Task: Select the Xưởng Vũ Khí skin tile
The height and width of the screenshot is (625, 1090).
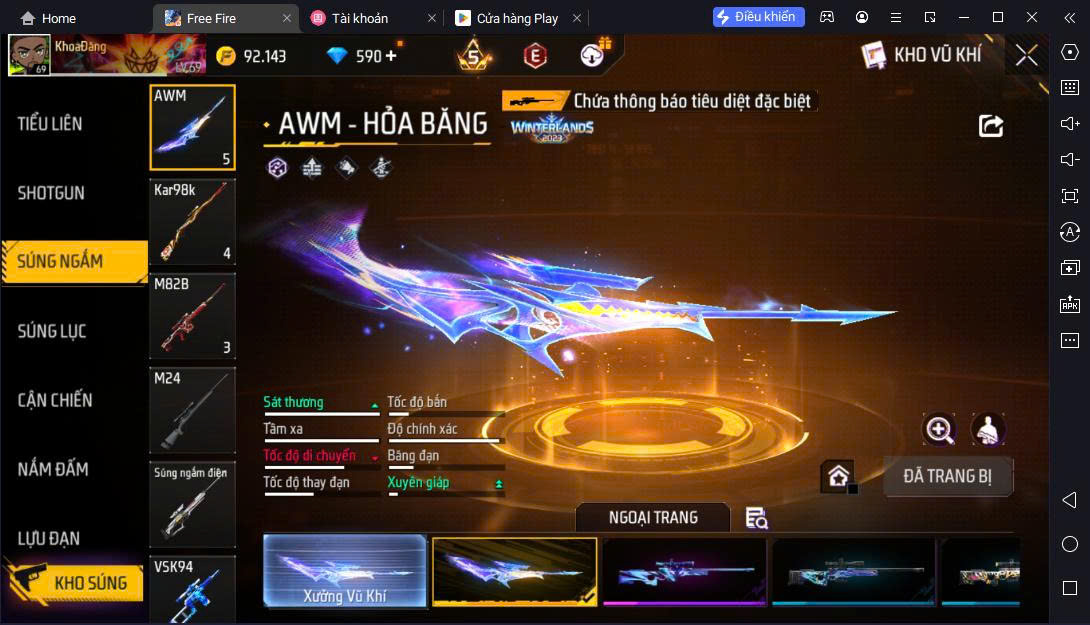Action: pos(345,571)
